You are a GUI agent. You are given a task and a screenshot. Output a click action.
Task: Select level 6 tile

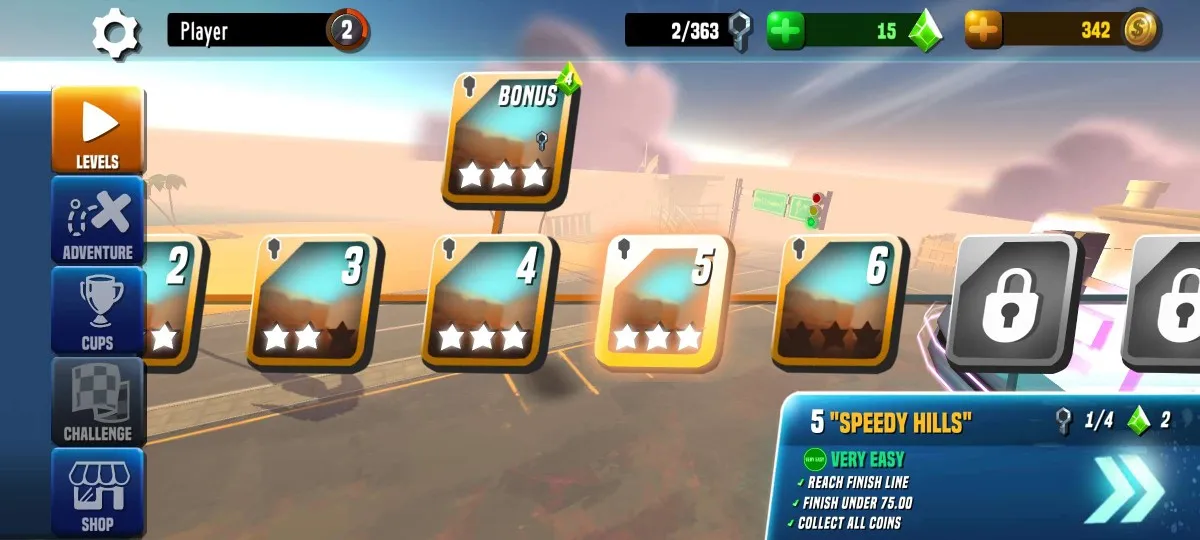(839, 301)
